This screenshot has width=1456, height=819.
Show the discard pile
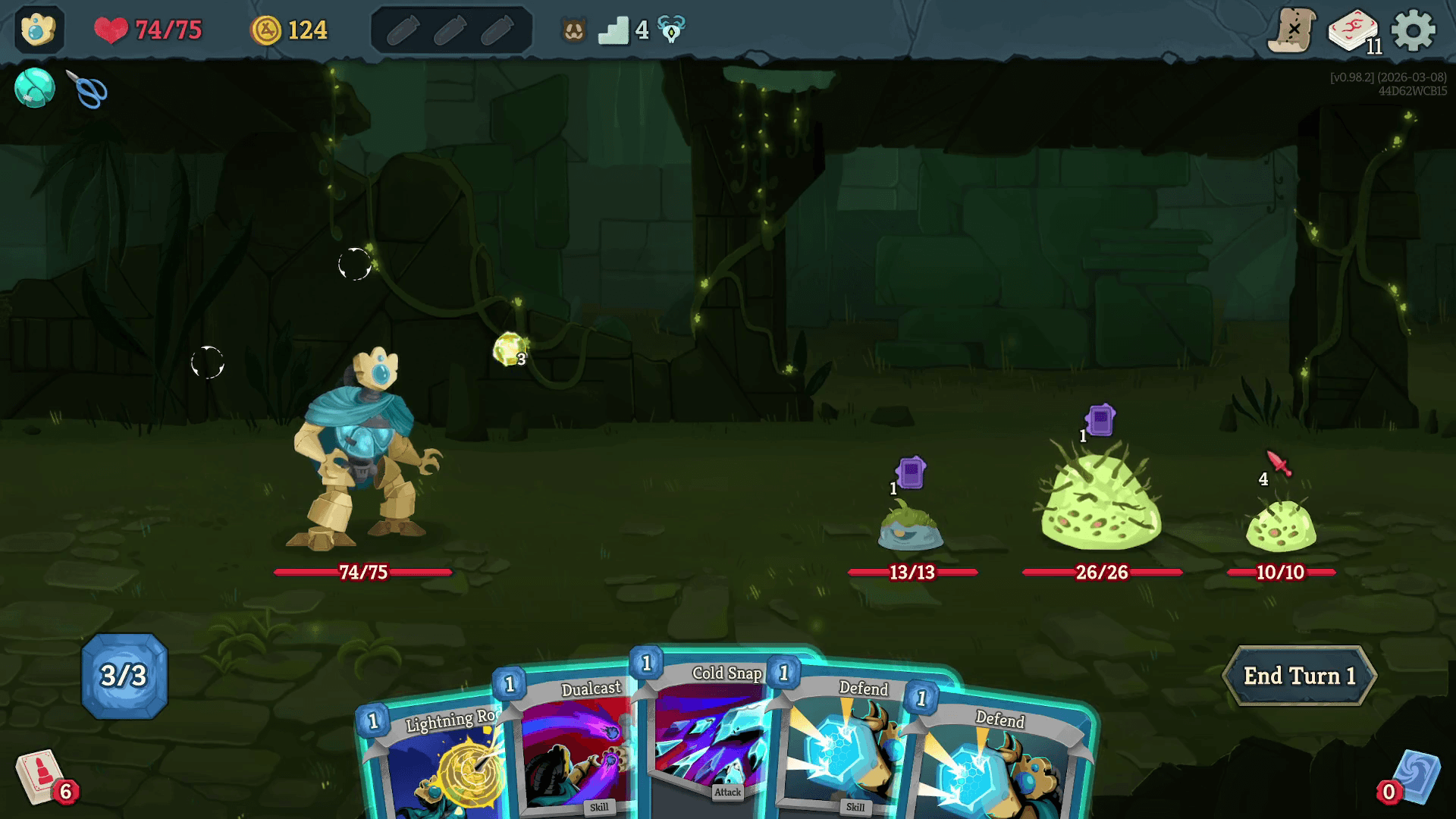(1414, 777)
